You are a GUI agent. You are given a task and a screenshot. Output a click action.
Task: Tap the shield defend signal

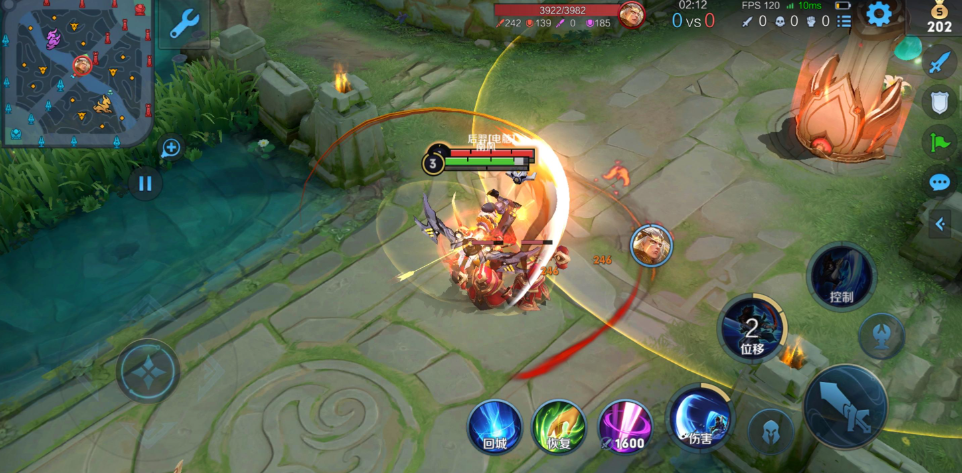pos(939,102)
